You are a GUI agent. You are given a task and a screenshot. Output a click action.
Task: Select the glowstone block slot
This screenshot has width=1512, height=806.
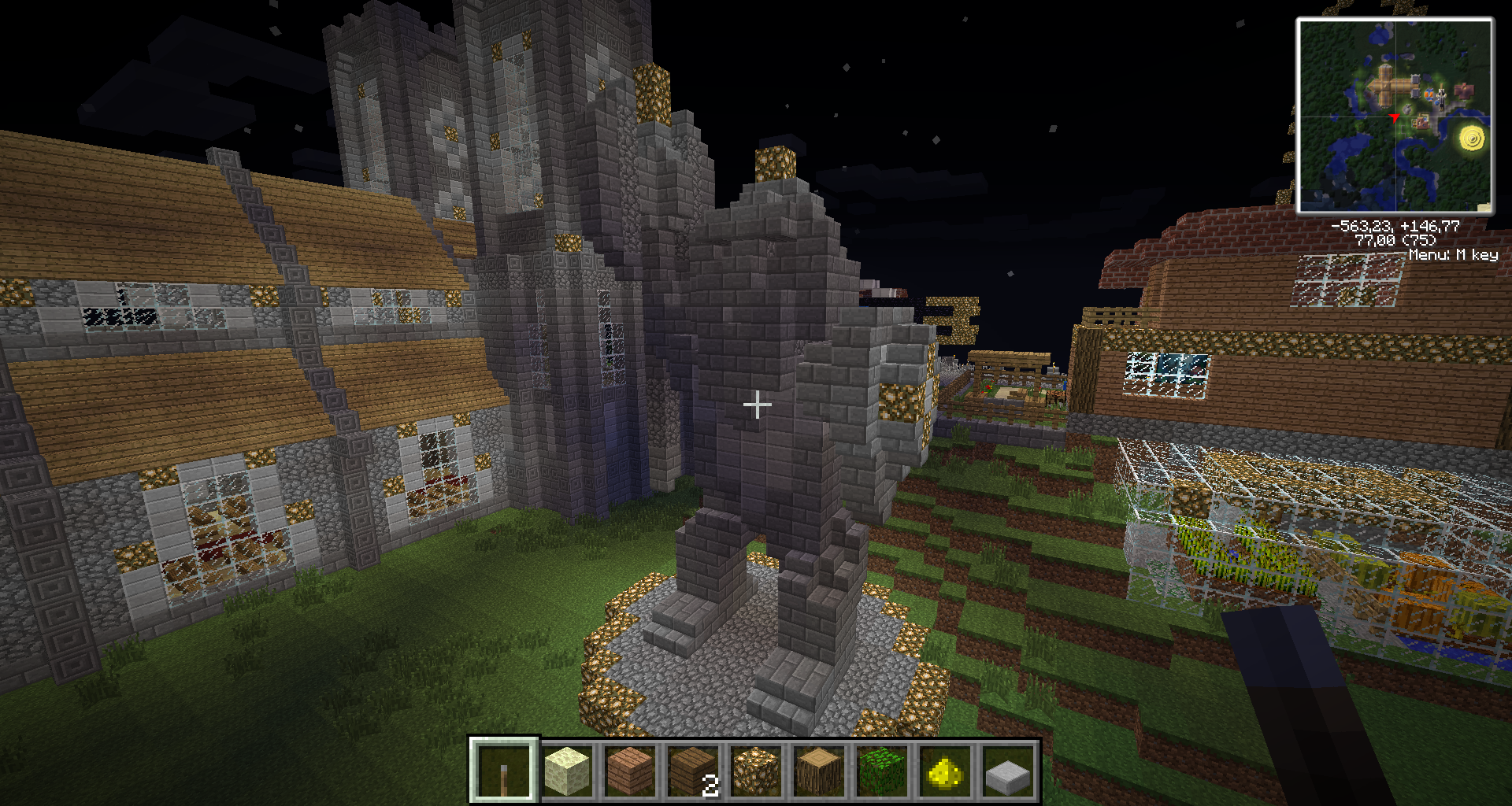(x=756, y=770)
